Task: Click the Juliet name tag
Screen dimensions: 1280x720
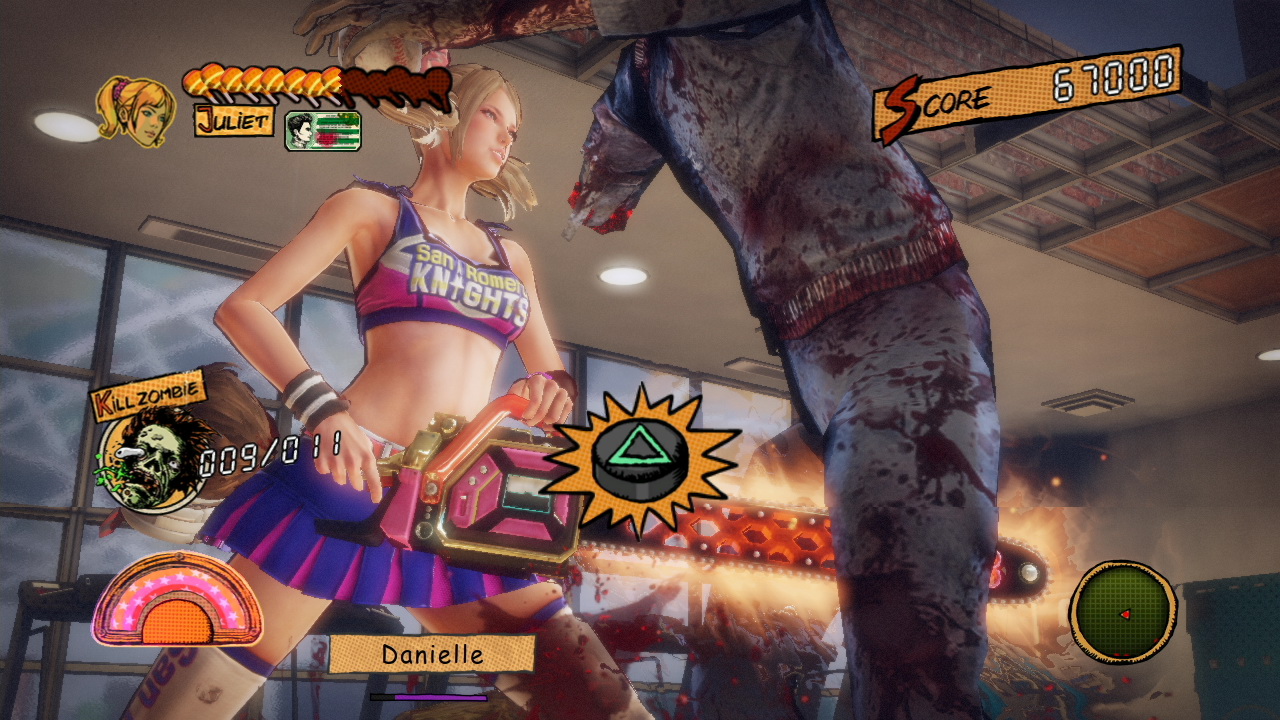Action: click(x=233, y=121)
